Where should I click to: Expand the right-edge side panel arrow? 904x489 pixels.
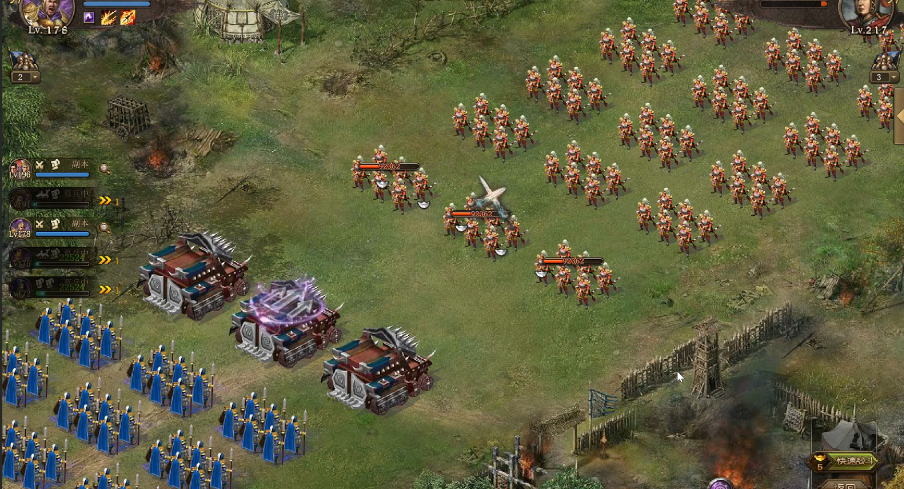[898, 114]
